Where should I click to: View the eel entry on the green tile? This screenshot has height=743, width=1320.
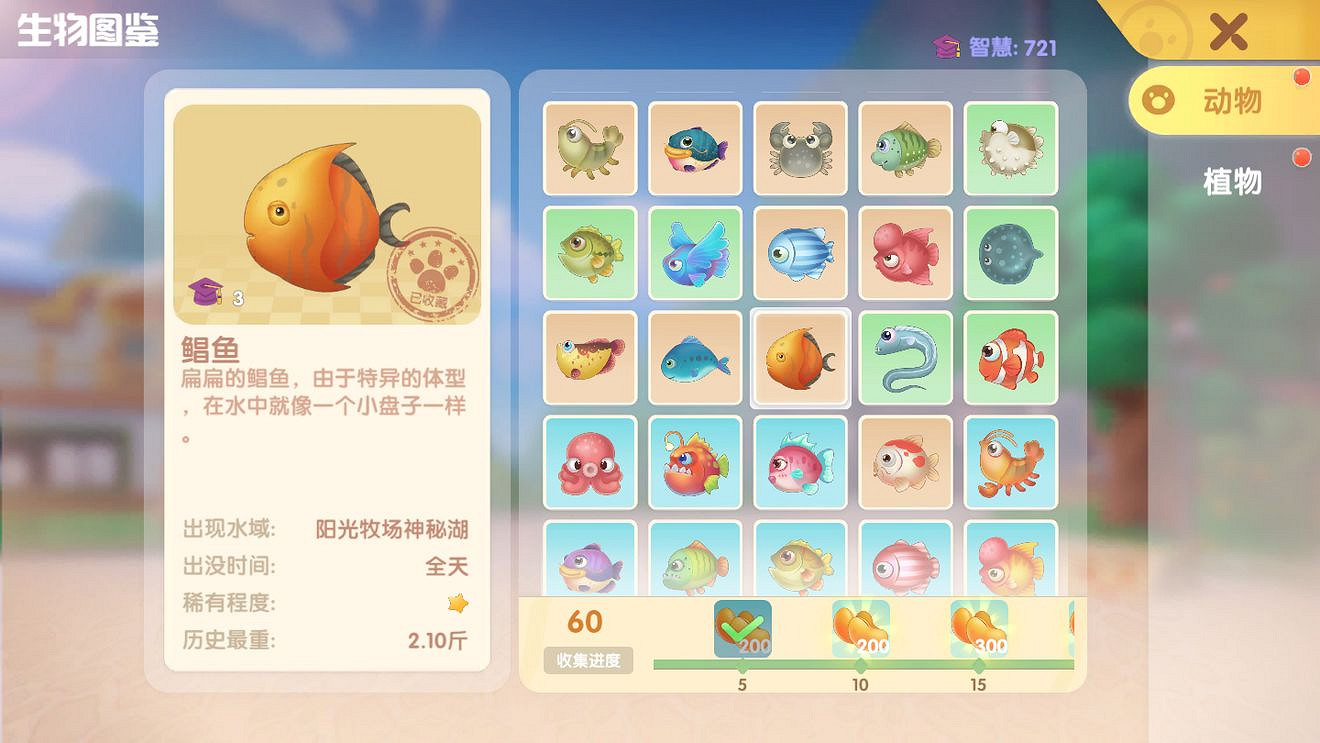pos(905,358)
